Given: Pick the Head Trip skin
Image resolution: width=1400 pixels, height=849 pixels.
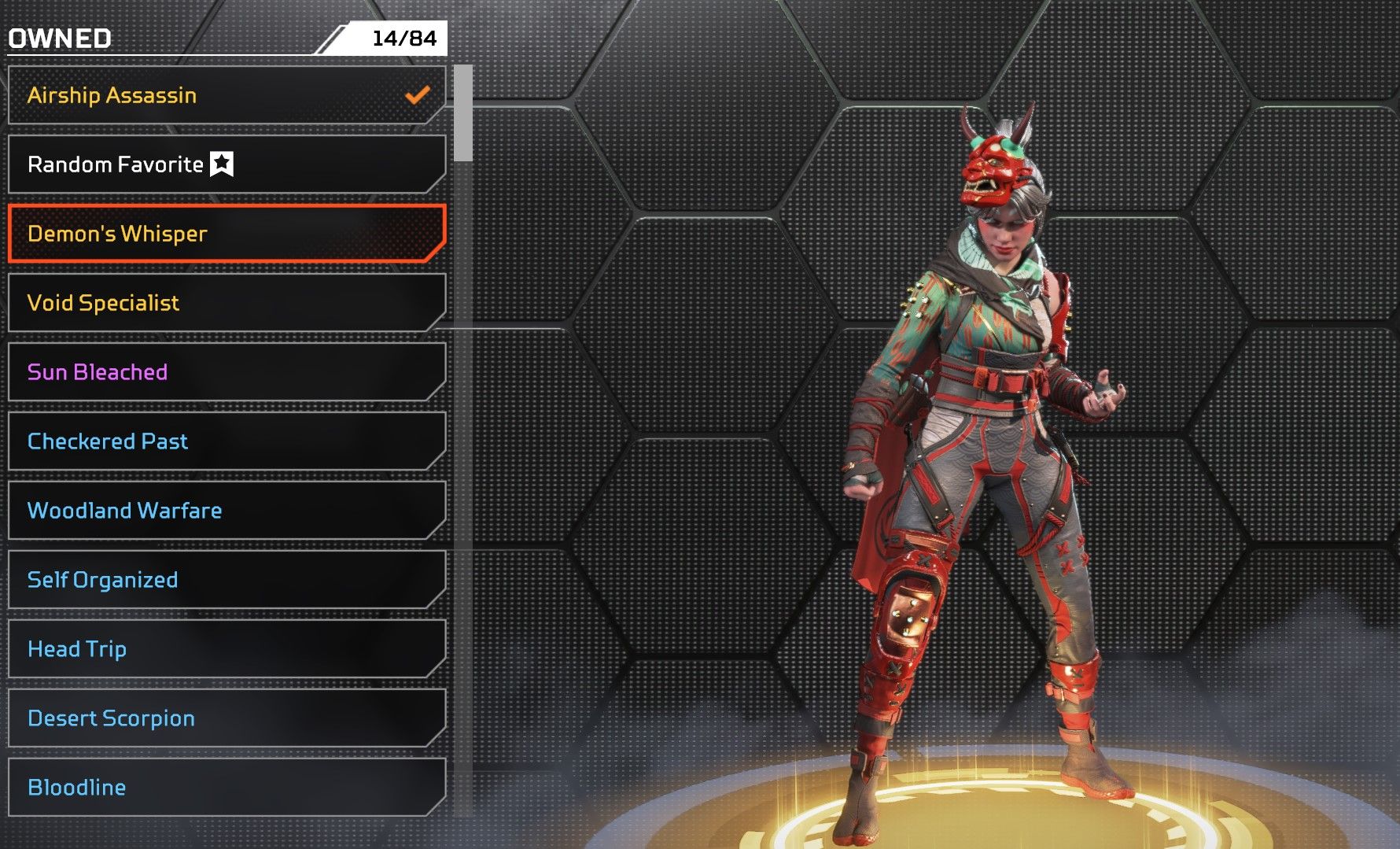Looking at the screenshot, I should [227, 649].
